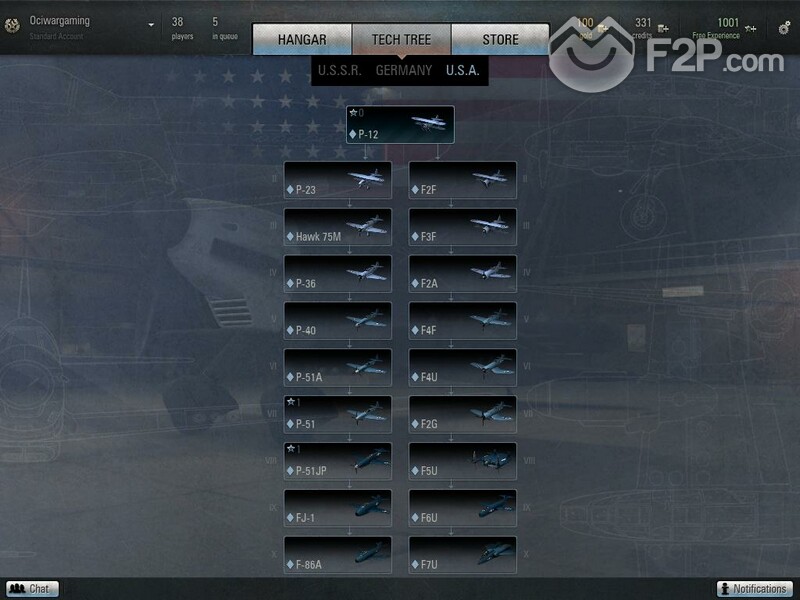This screenshot has width=800, height=600.
Task: Switch to the Germany nation tree
Action: point(403,71)
